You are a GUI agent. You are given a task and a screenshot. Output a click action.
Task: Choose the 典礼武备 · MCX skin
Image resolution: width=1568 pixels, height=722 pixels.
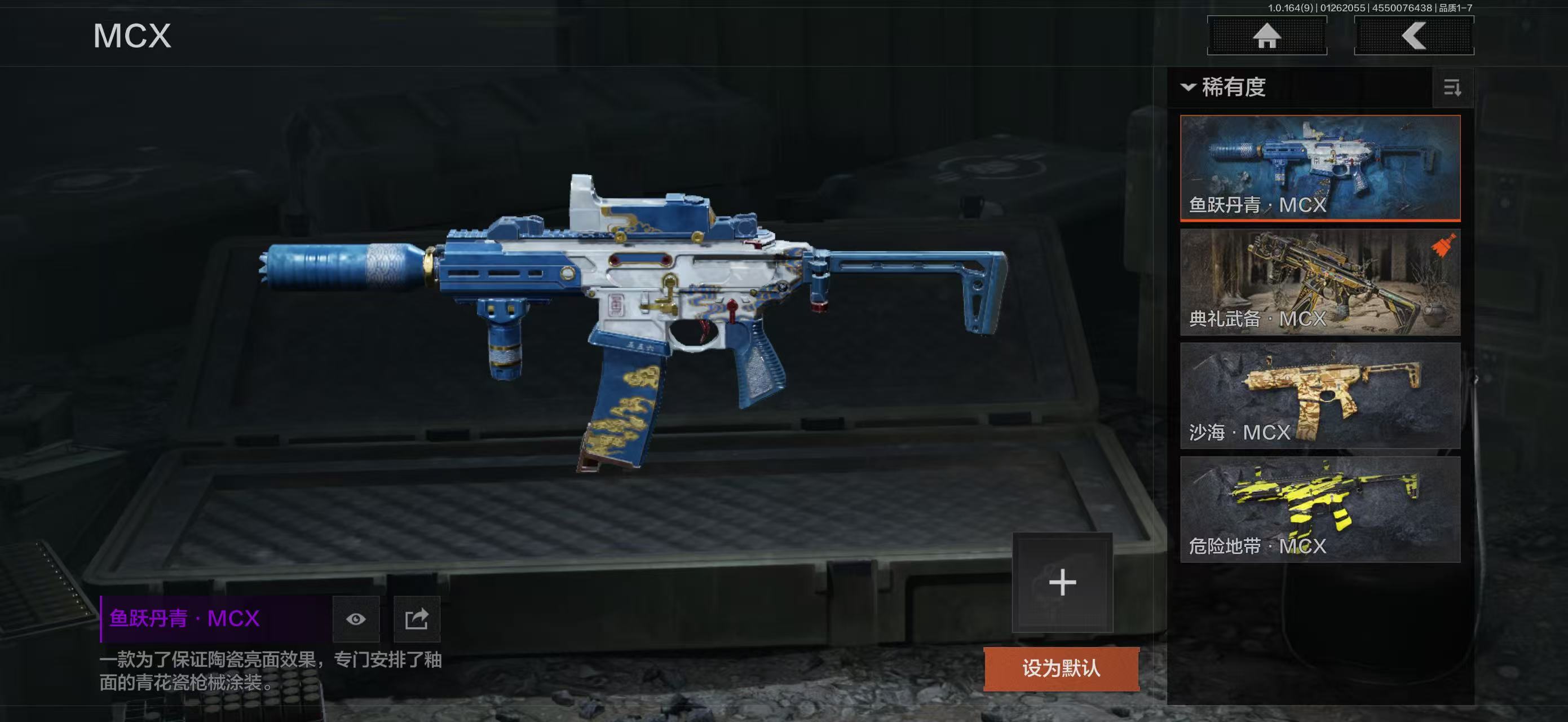[1320, 282]
